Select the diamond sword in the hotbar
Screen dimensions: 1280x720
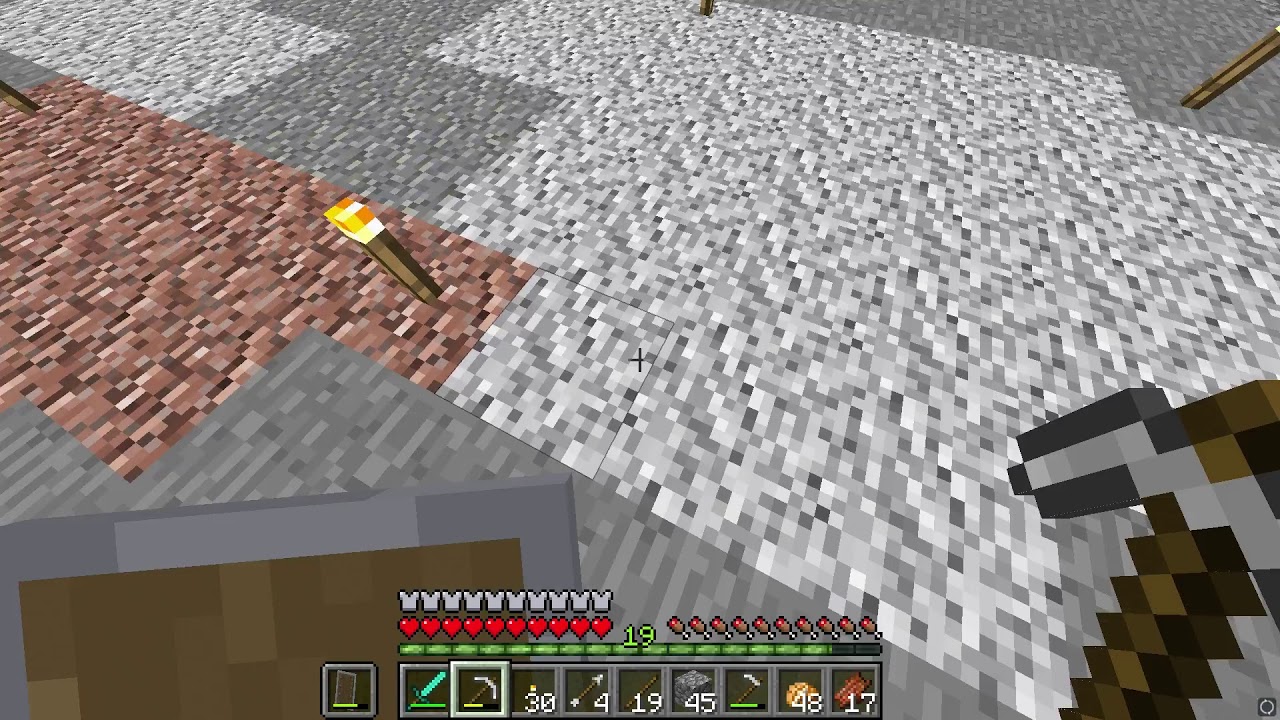pyautogui.click(x=424, y=690)
